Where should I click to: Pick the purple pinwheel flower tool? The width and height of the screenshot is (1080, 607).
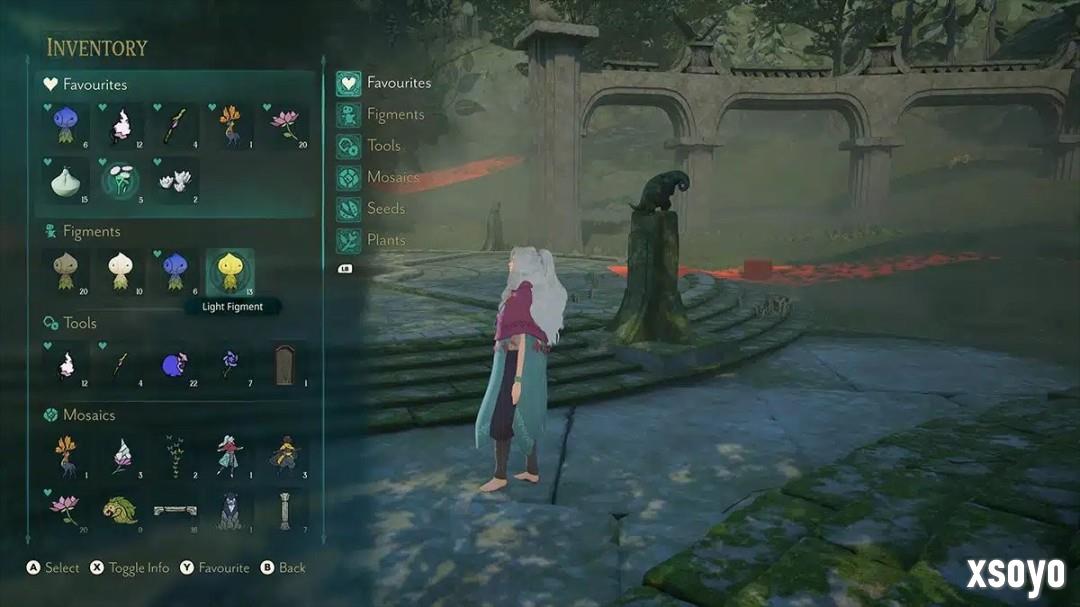pyautogui.click(x=230, y=364)
